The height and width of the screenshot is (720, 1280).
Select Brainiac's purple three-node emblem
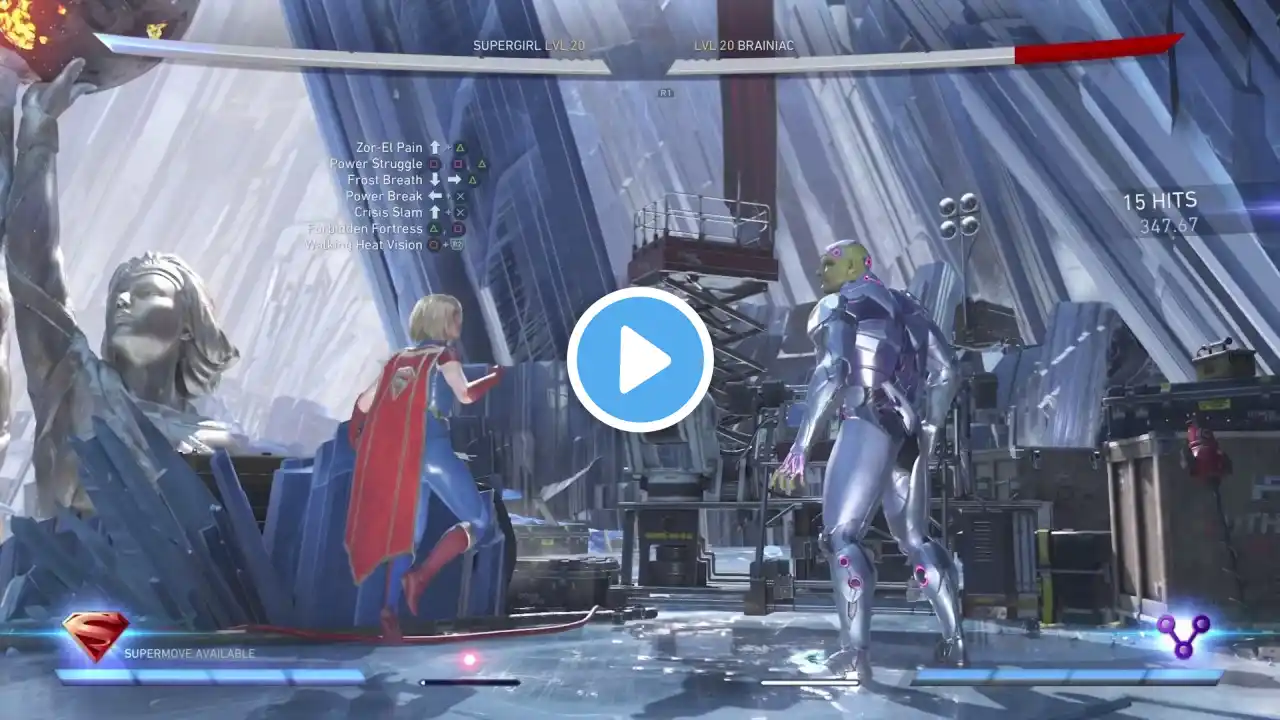tap(1183, 634)
